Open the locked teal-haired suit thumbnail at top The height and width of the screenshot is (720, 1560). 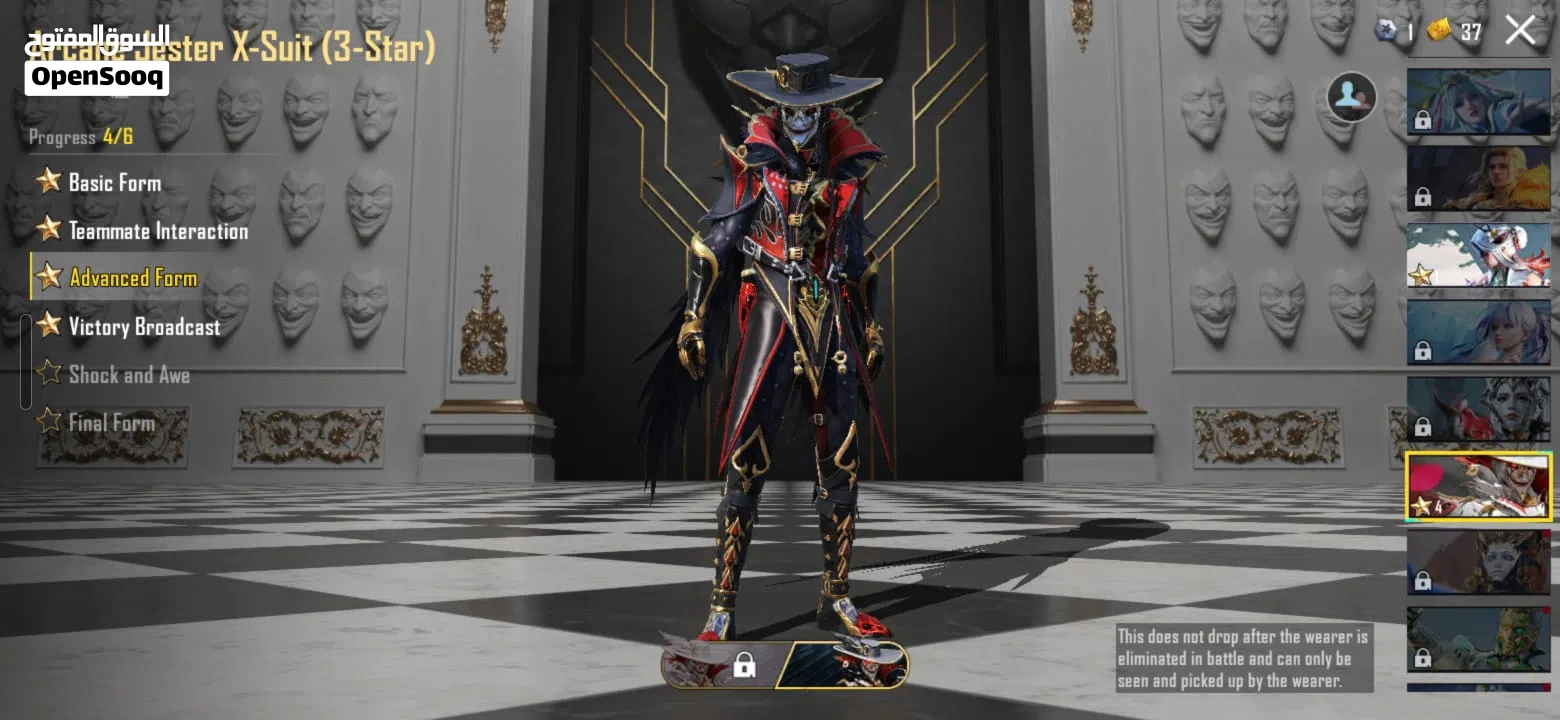[x=1478, y=101]
